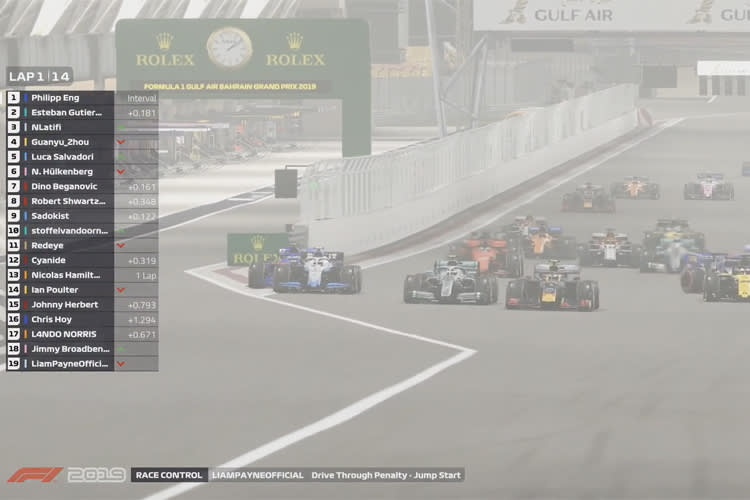The width and height of the screenshot is (750, 500).
Task: Select Chris Hoy's timing entry
Action: click(80, 319)
